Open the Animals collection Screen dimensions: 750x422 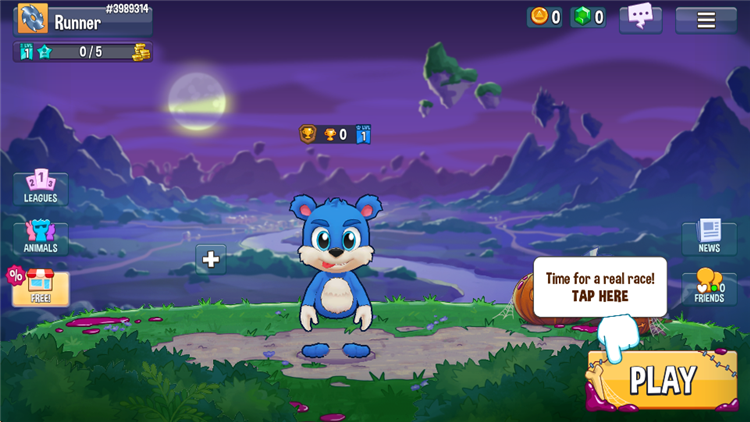coord(41,238)
